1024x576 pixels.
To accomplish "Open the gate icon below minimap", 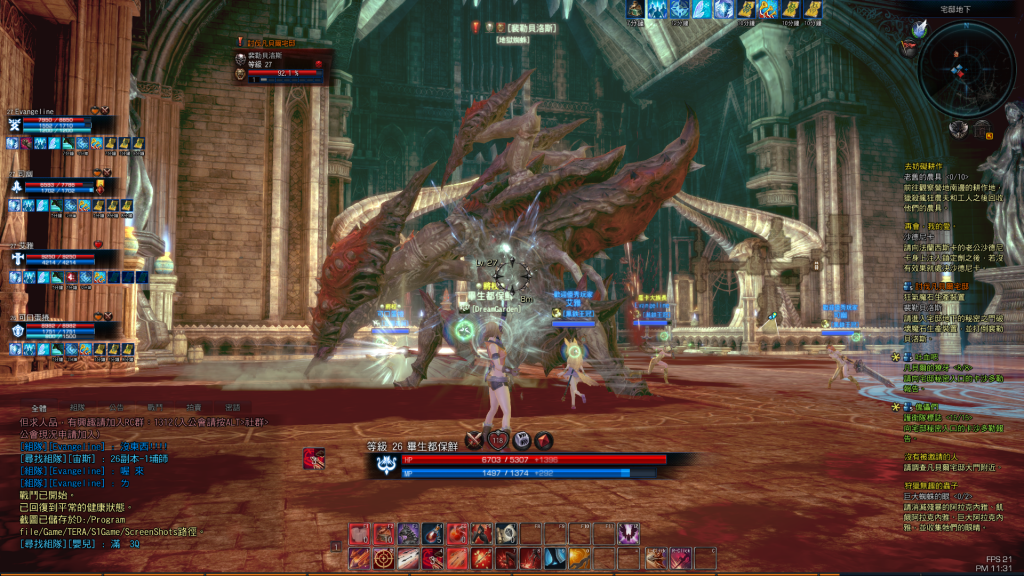I will [985, 128].
